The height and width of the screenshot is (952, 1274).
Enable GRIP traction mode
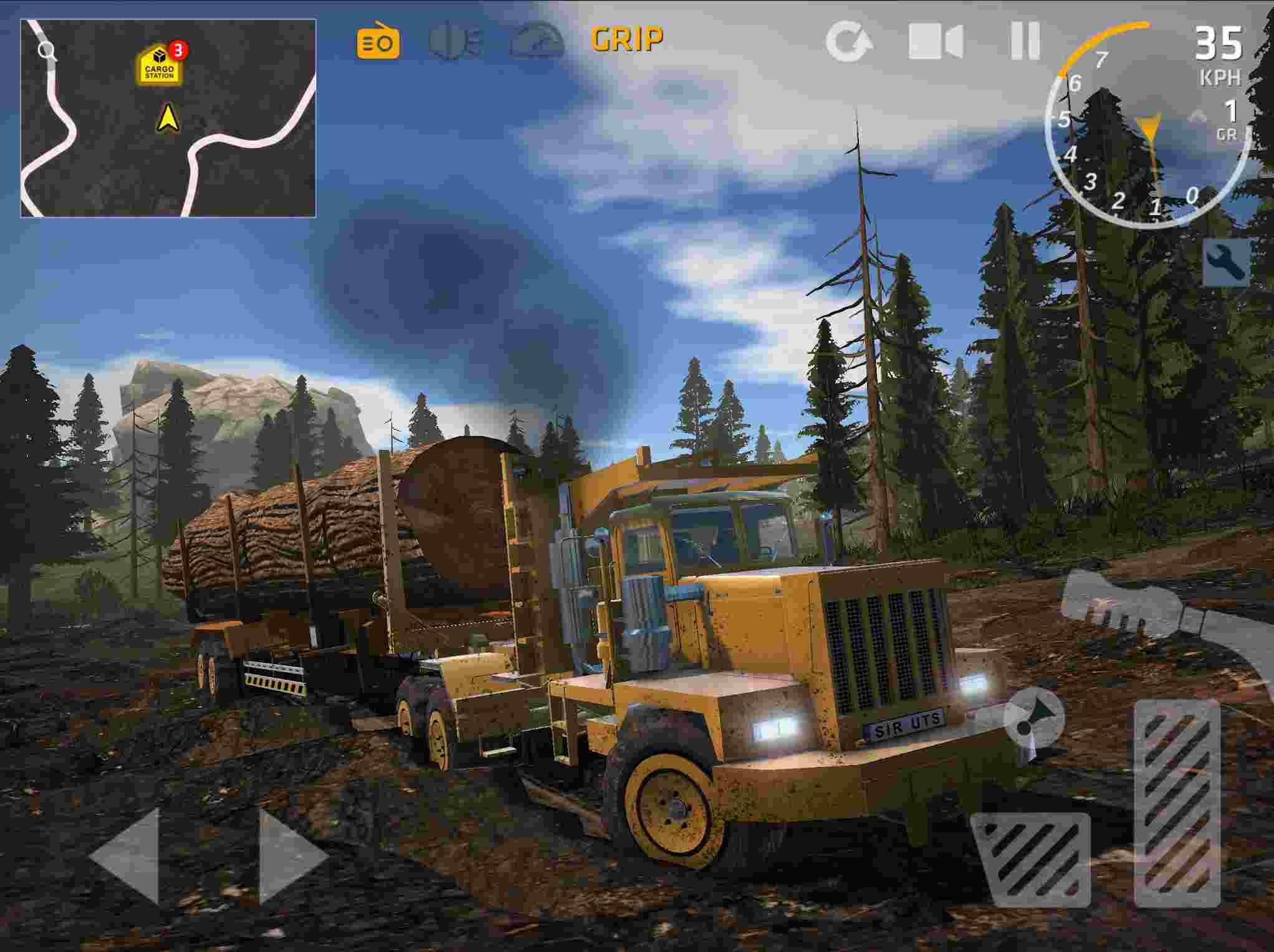point(626,39)
